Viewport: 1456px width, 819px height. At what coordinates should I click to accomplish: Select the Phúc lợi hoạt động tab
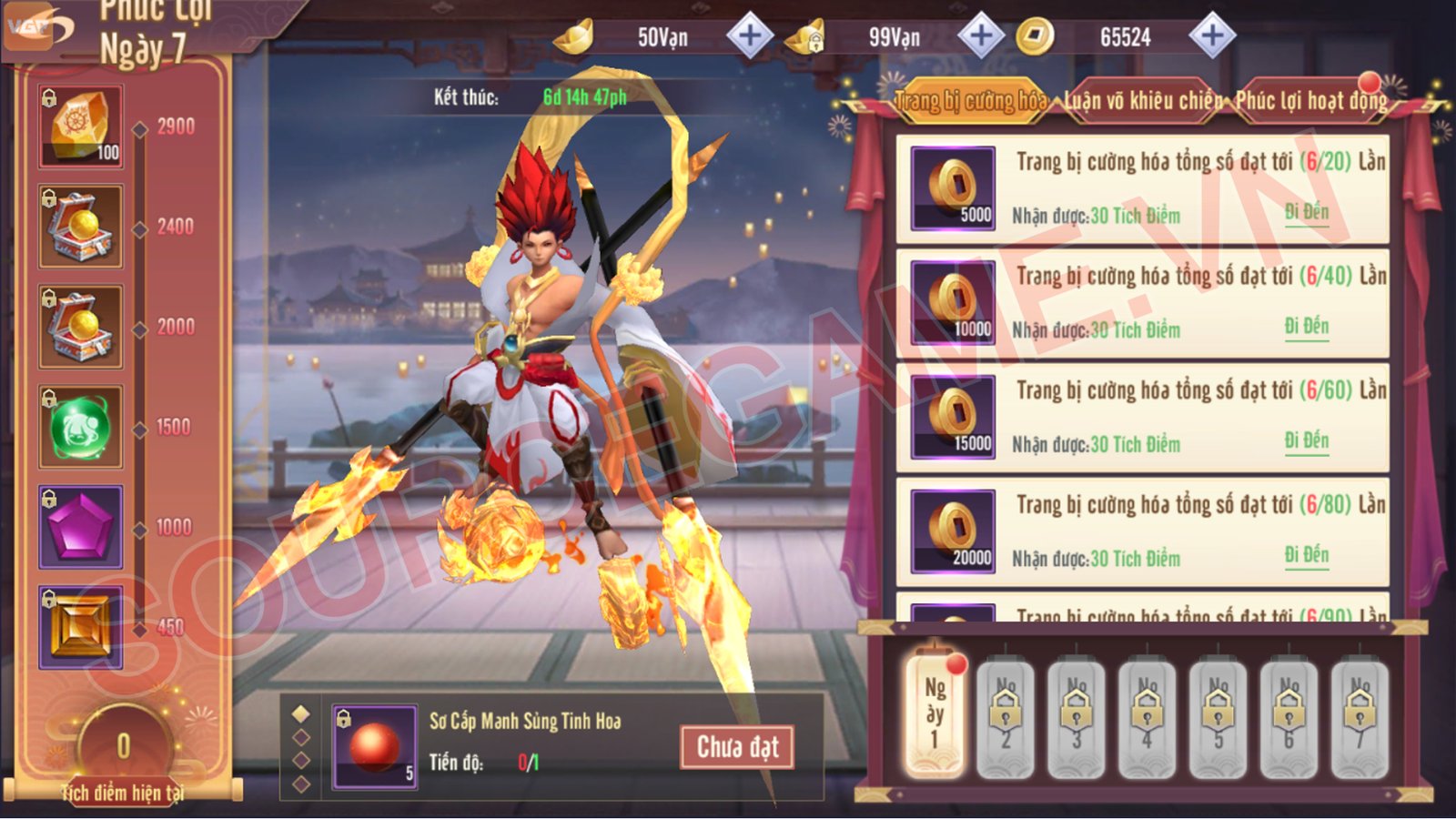(x=1310, y=100)
